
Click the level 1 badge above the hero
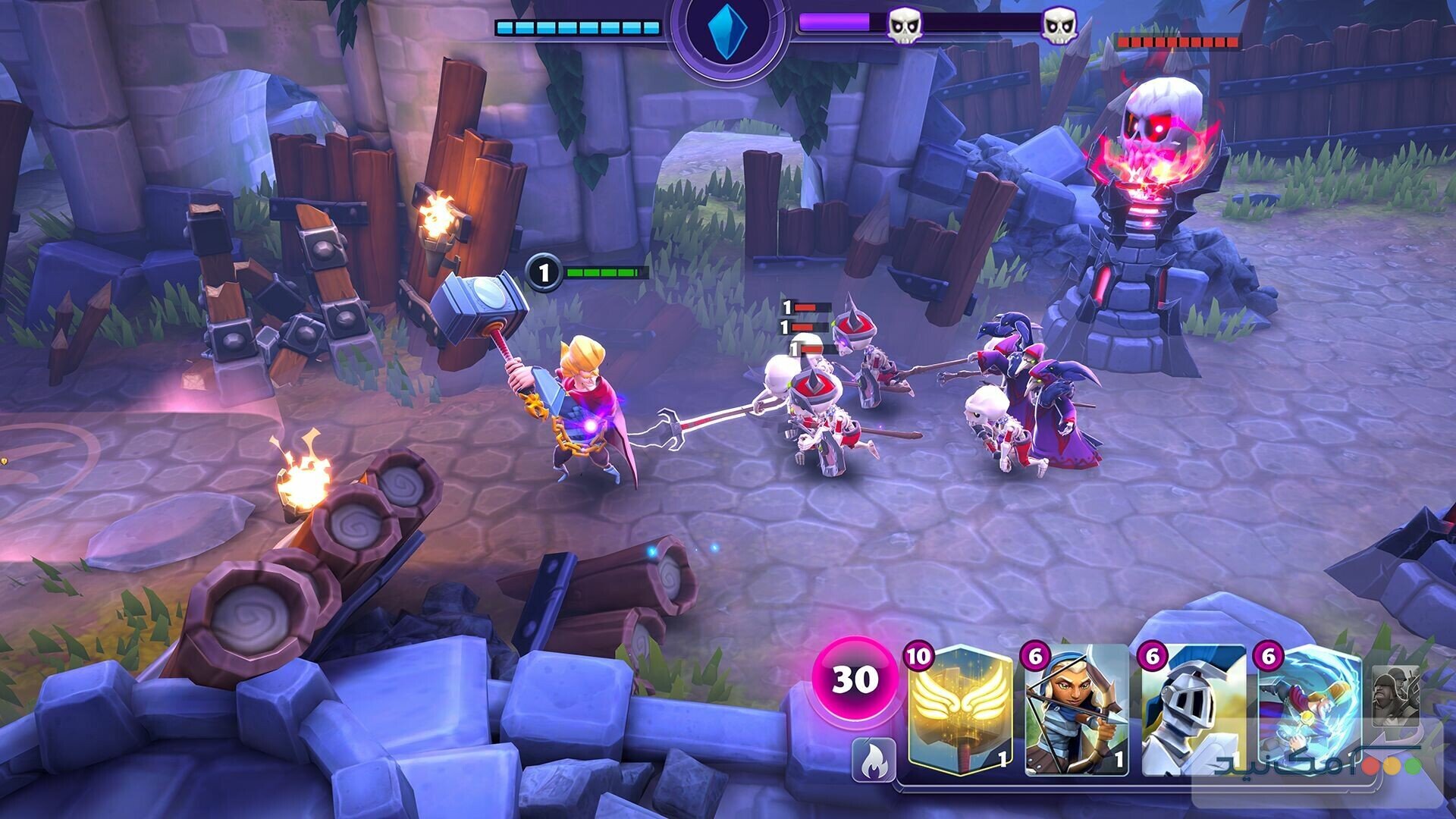pyautogui.click(x=543, y=273)
